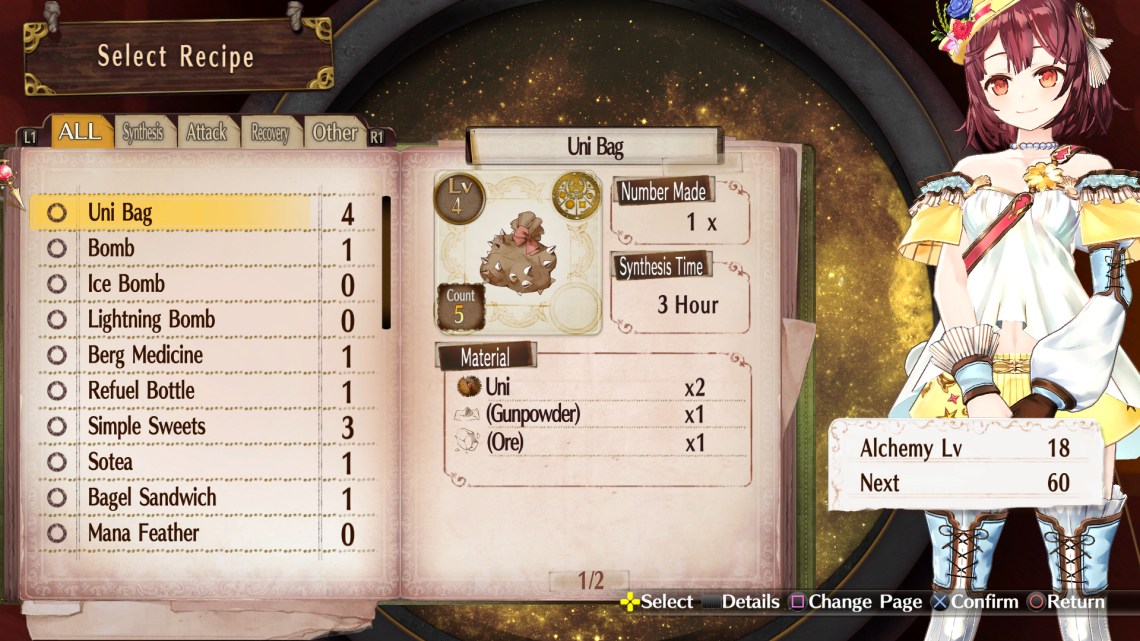The height and width of the screenshot is (641, 1140).
Task: Open the Synthesis category tab
Action: click(x=143, y=132)
